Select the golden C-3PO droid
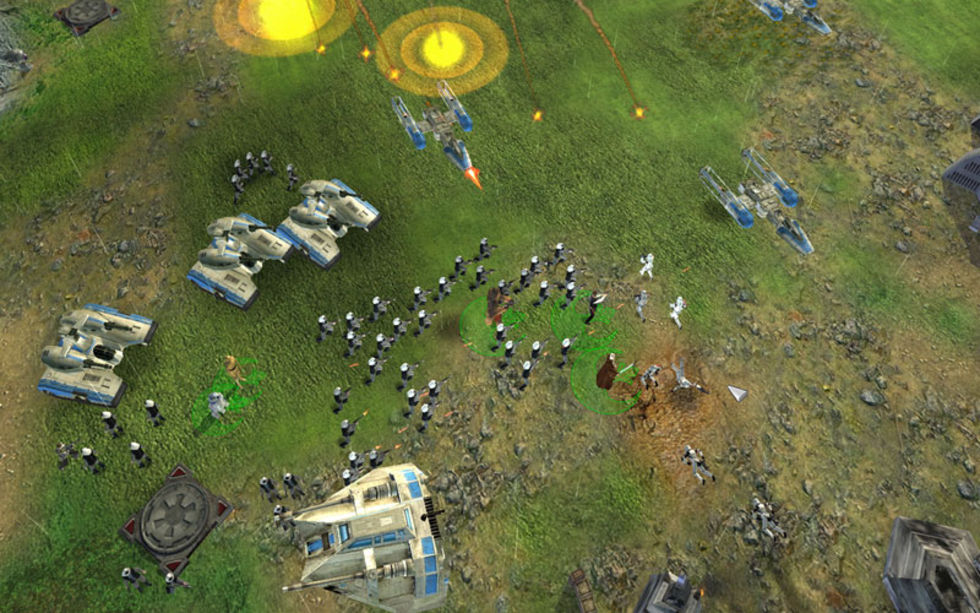Image resolution: width=980 pixels, height=613 pixels. (x=234, y=371)
